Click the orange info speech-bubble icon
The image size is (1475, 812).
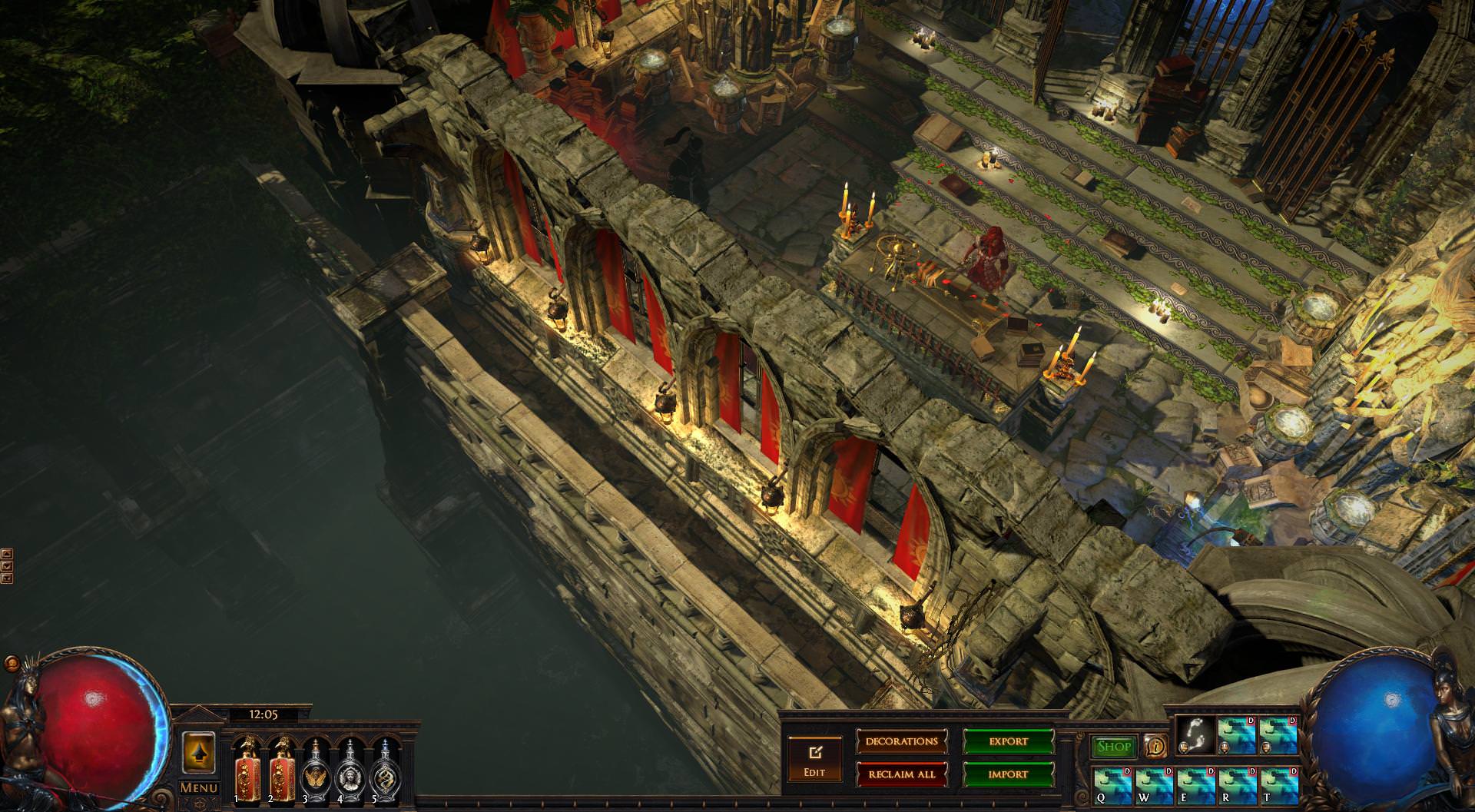(x=1155, y=746)
